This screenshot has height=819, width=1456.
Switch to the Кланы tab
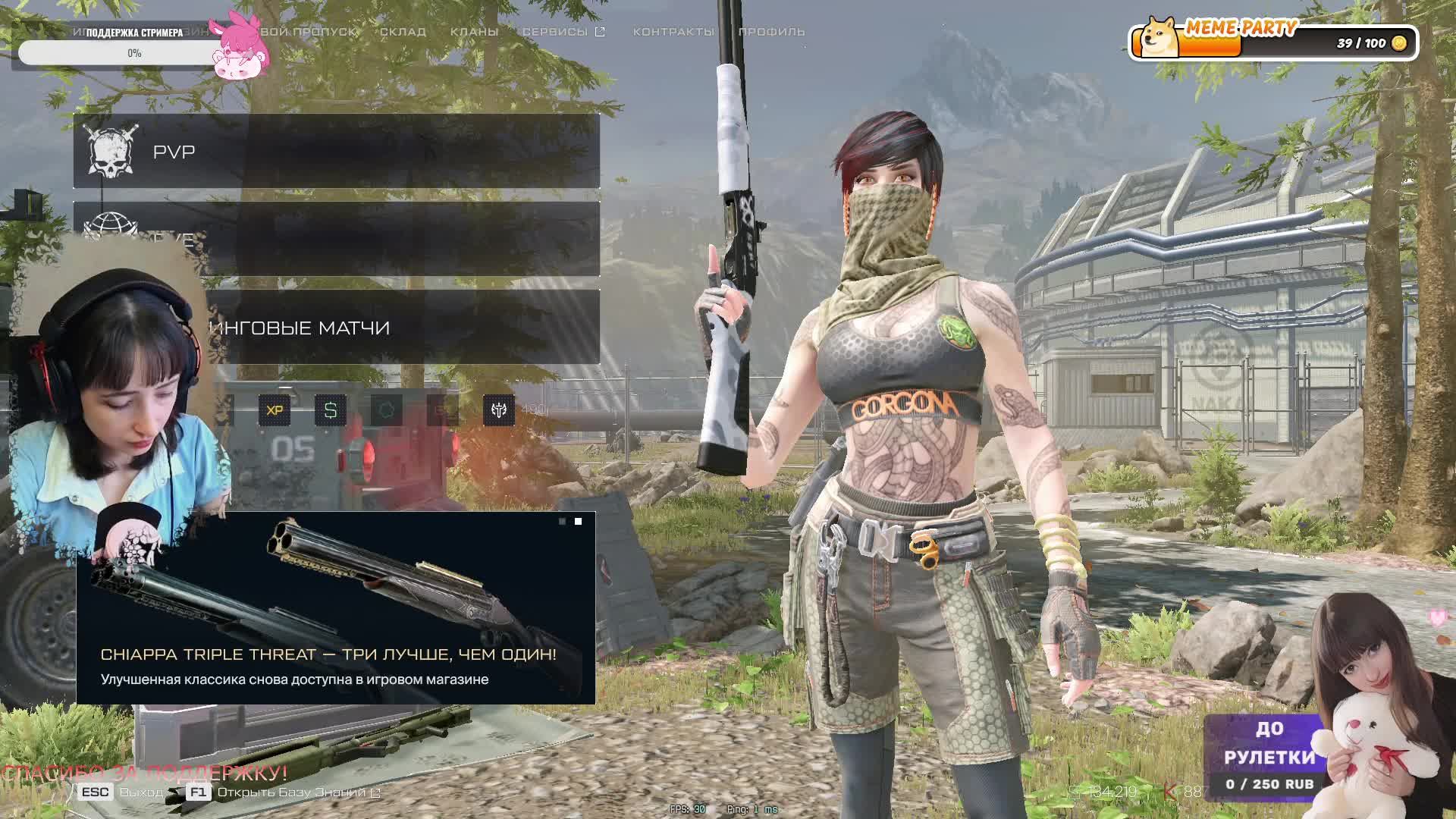474,32
